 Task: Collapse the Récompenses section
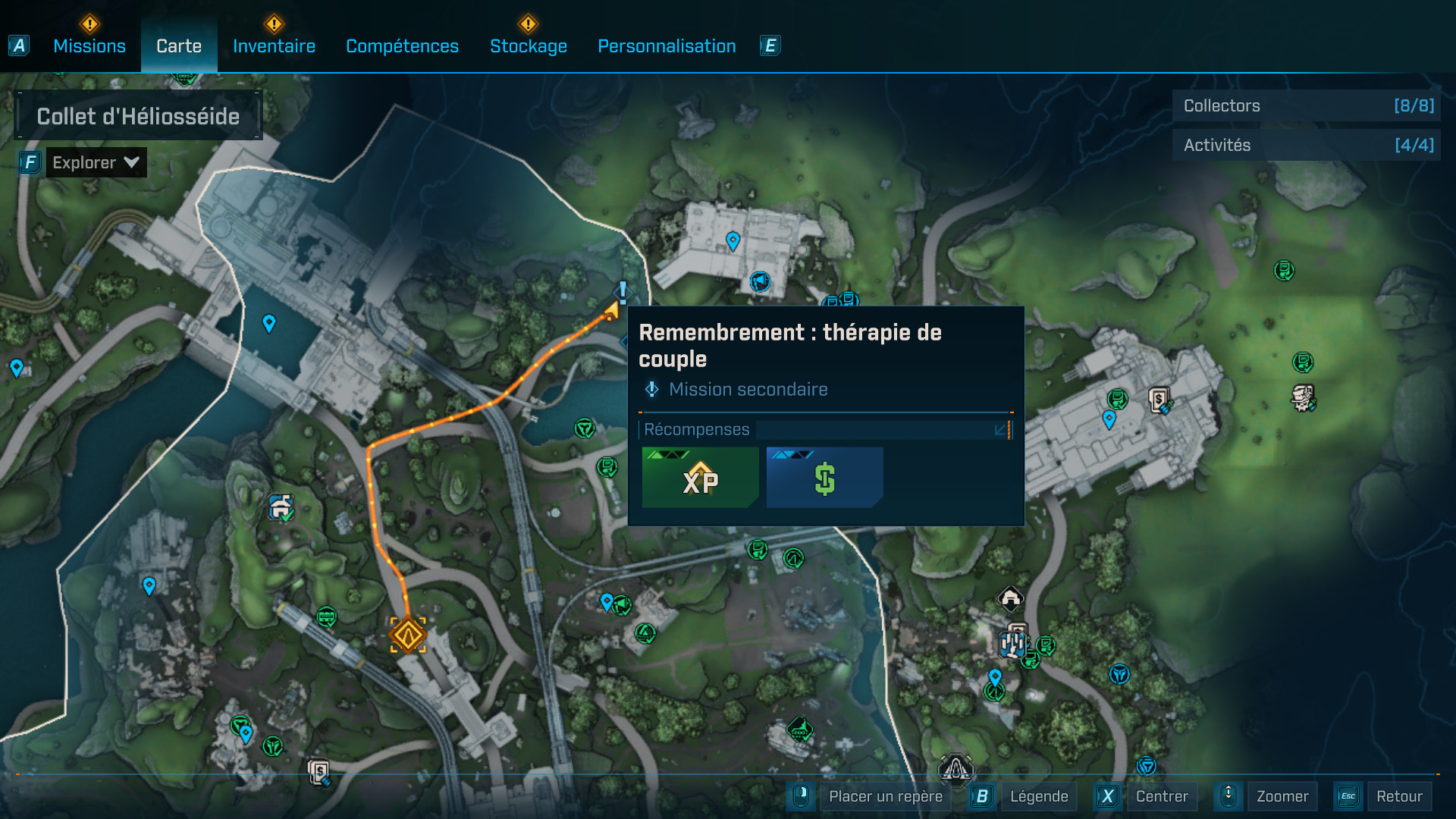tap(1001, 430)
